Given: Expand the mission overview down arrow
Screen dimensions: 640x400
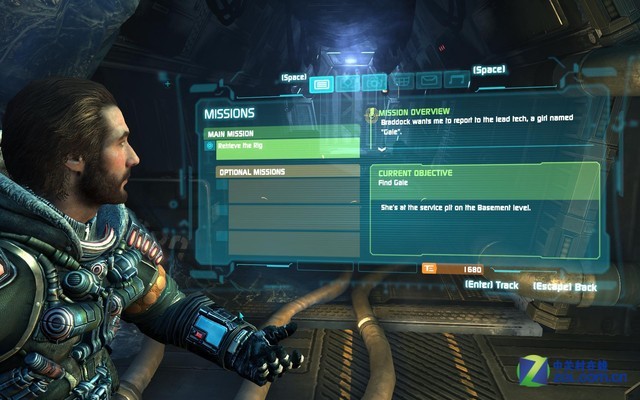Looking at the screenshot, I should [381, 148].
